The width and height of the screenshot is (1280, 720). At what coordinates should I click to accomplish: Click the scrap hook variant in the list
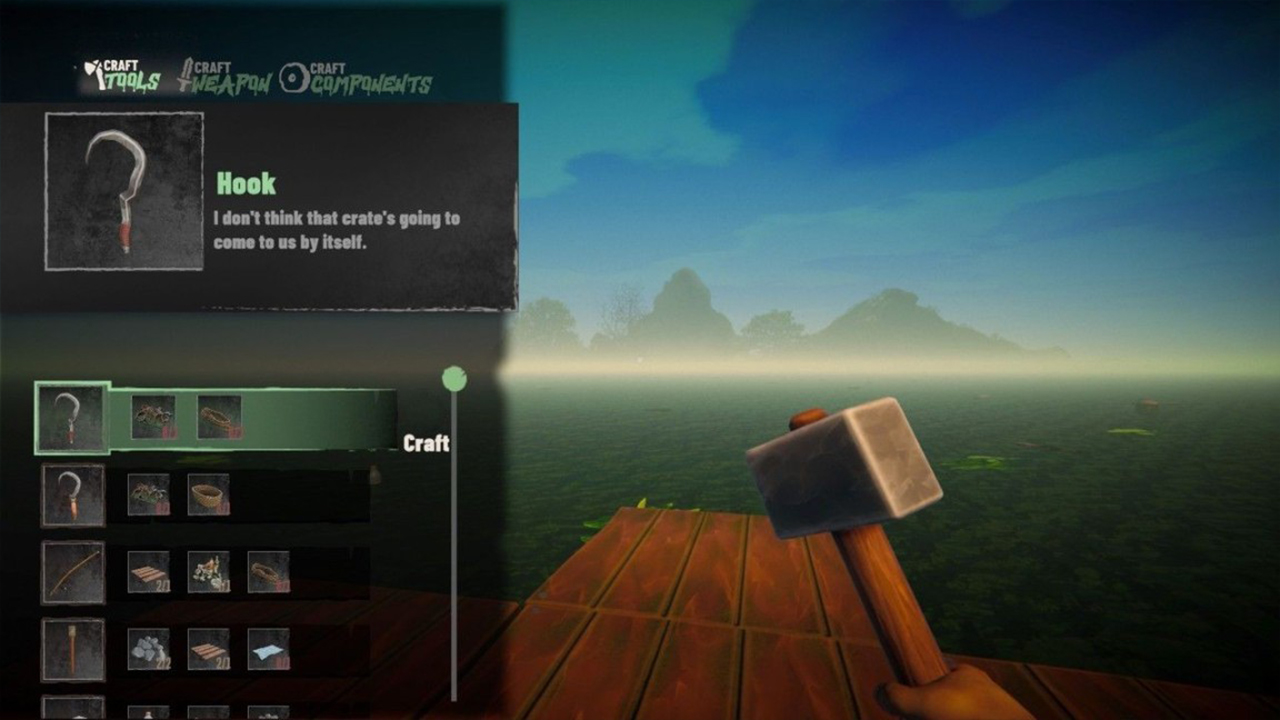[75, 493]
